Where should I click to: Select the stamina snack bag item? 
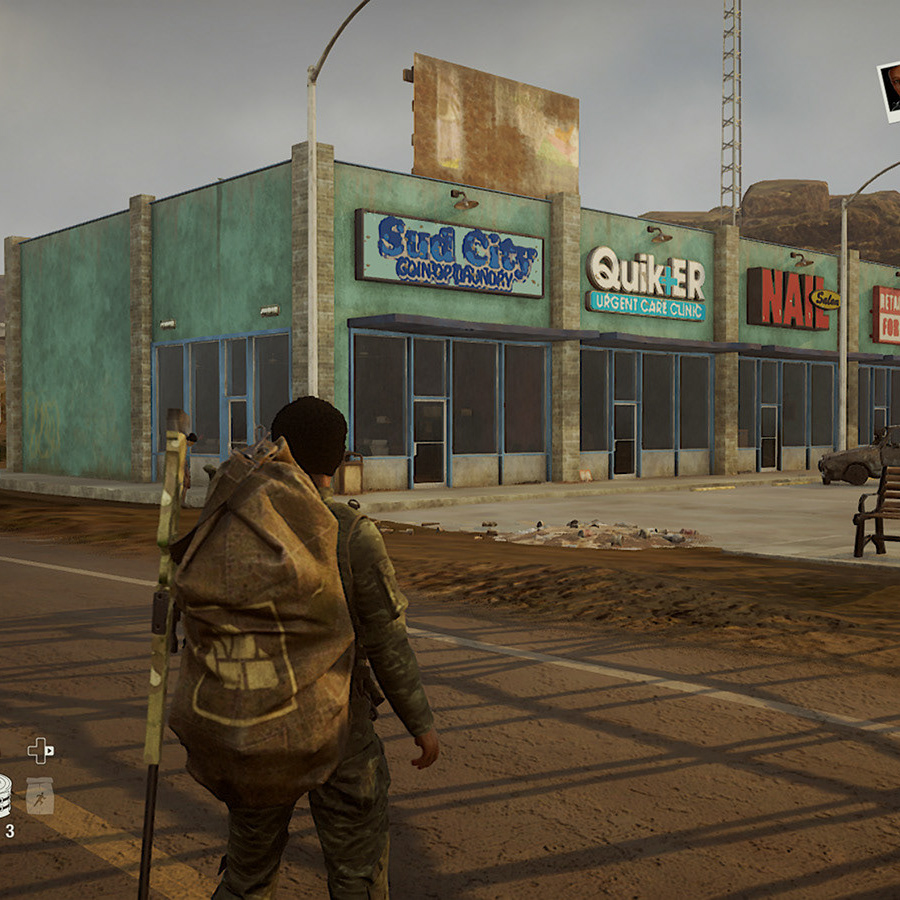(x=40, y=796)
